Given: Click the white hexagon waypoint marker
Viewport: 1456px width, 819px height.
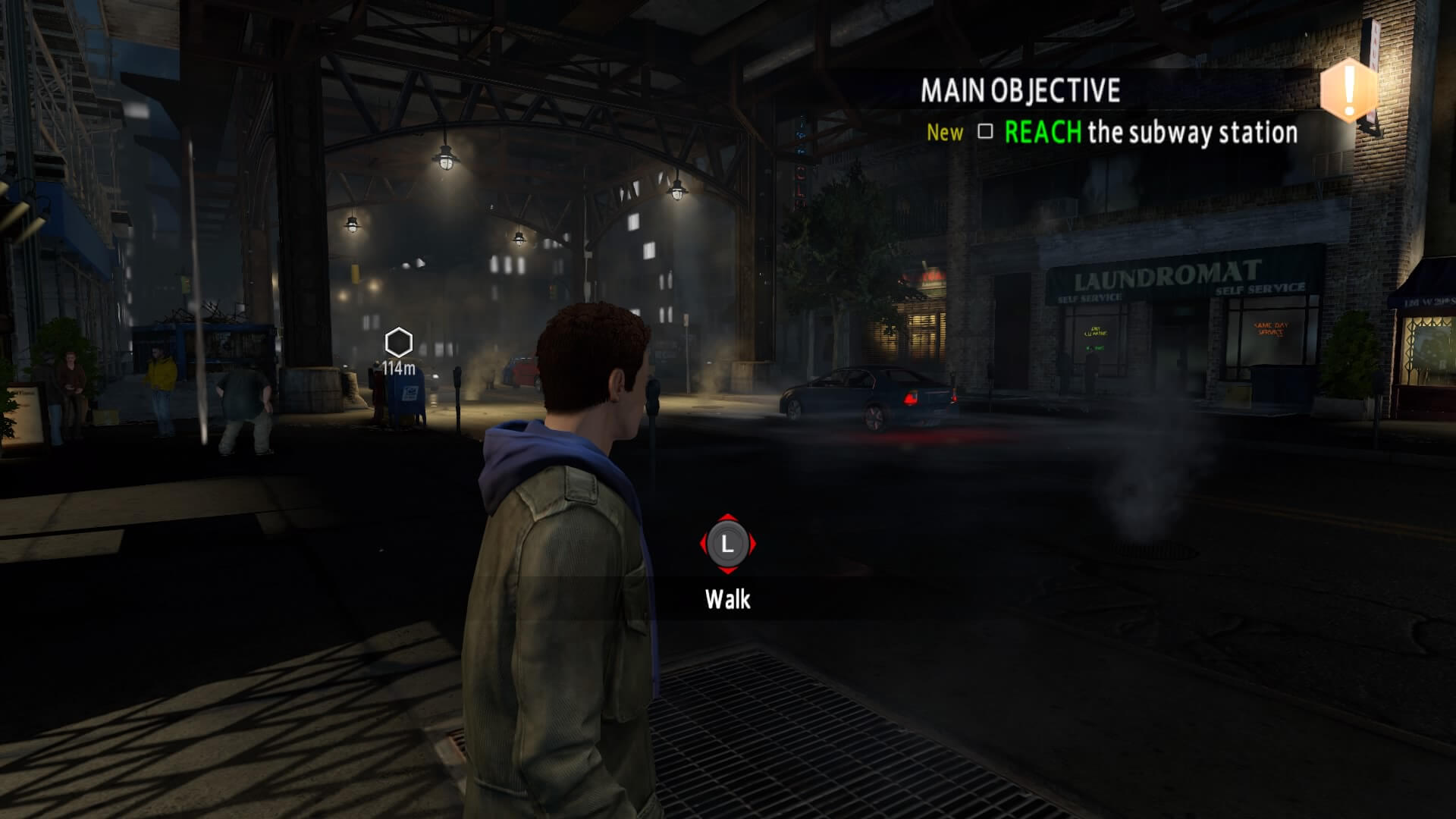Looking at the screenshot, I should (x=398, y=343).
